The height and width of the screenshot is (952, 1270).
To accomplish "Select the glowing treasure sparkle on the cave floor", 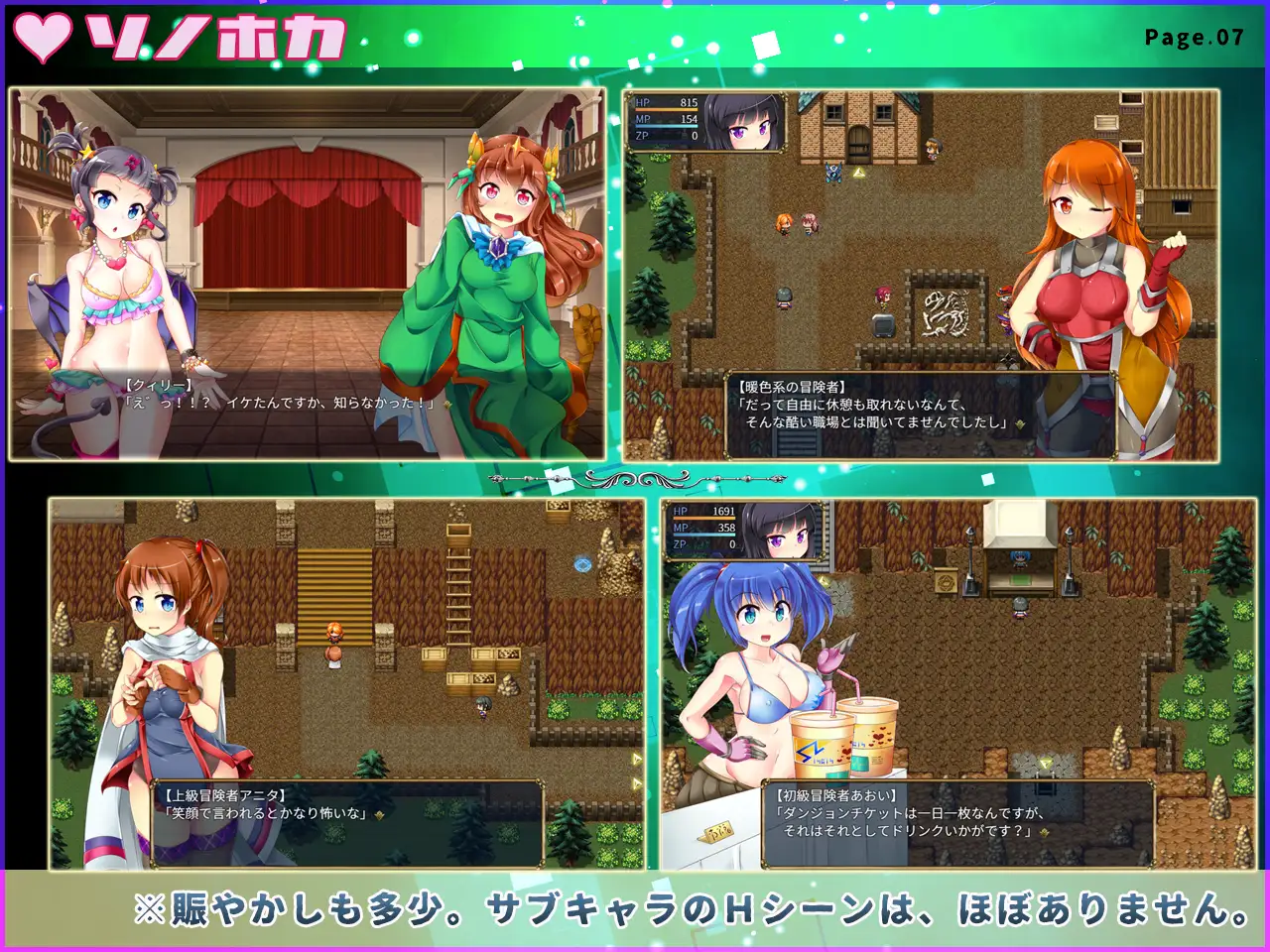I will coord(1045,763).
